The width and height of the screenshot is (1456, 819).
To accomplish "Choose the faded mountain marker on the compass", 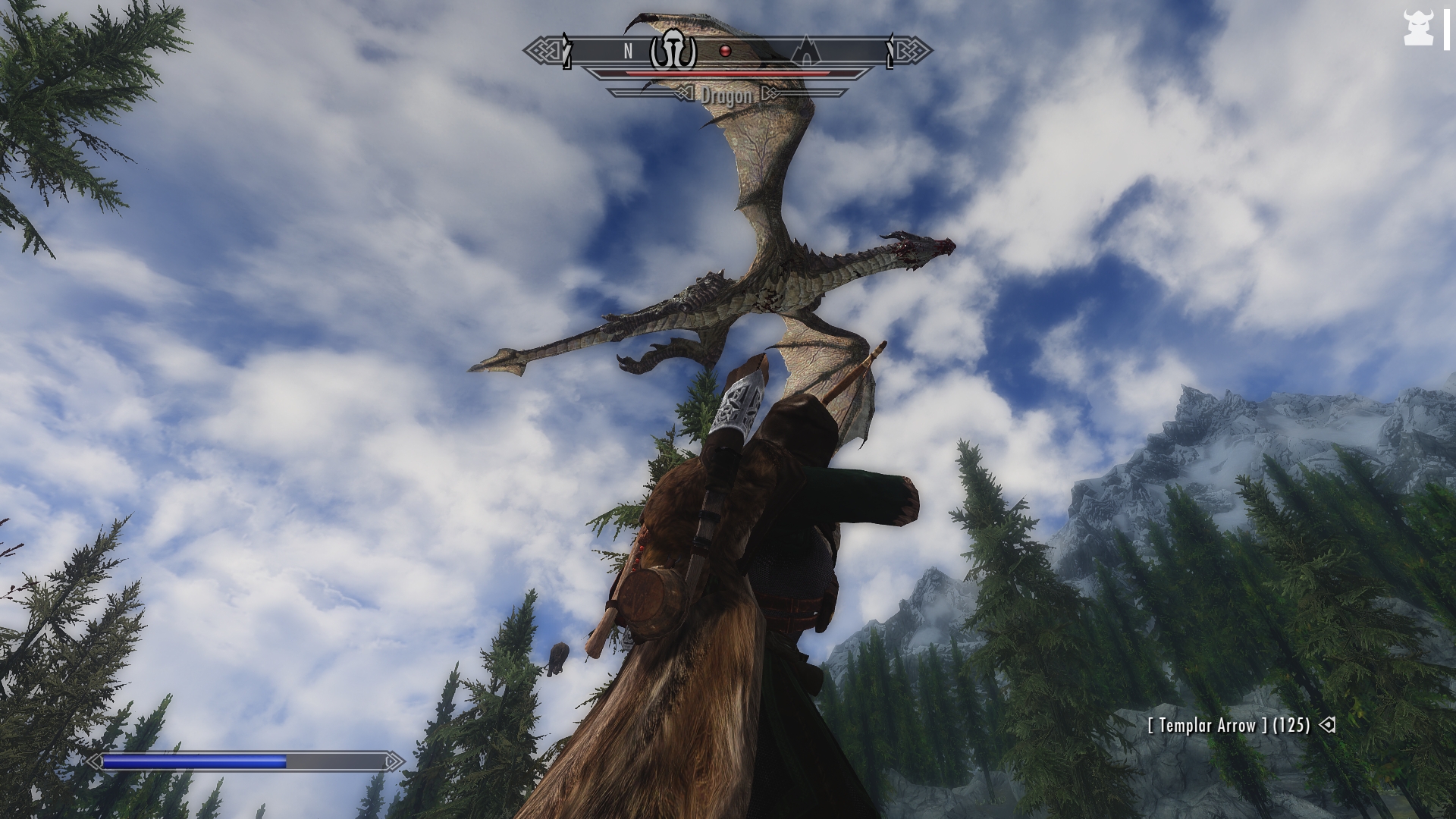I will (805, 51).
